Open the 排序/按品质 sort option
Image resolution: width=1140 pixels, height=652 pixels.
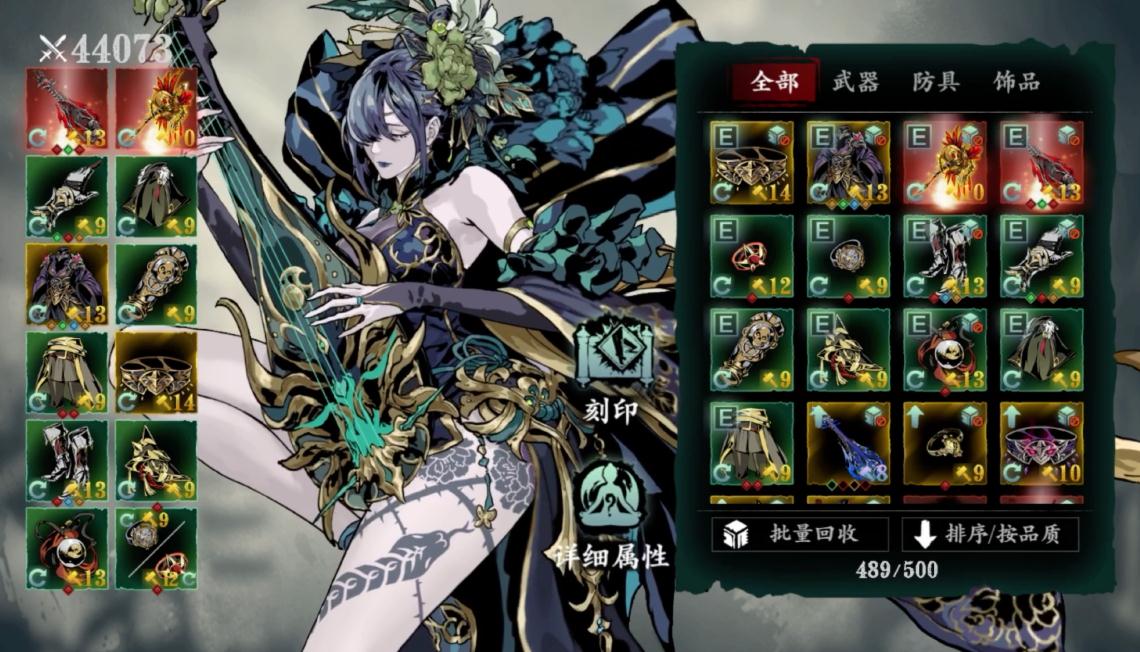coord(990,534)
